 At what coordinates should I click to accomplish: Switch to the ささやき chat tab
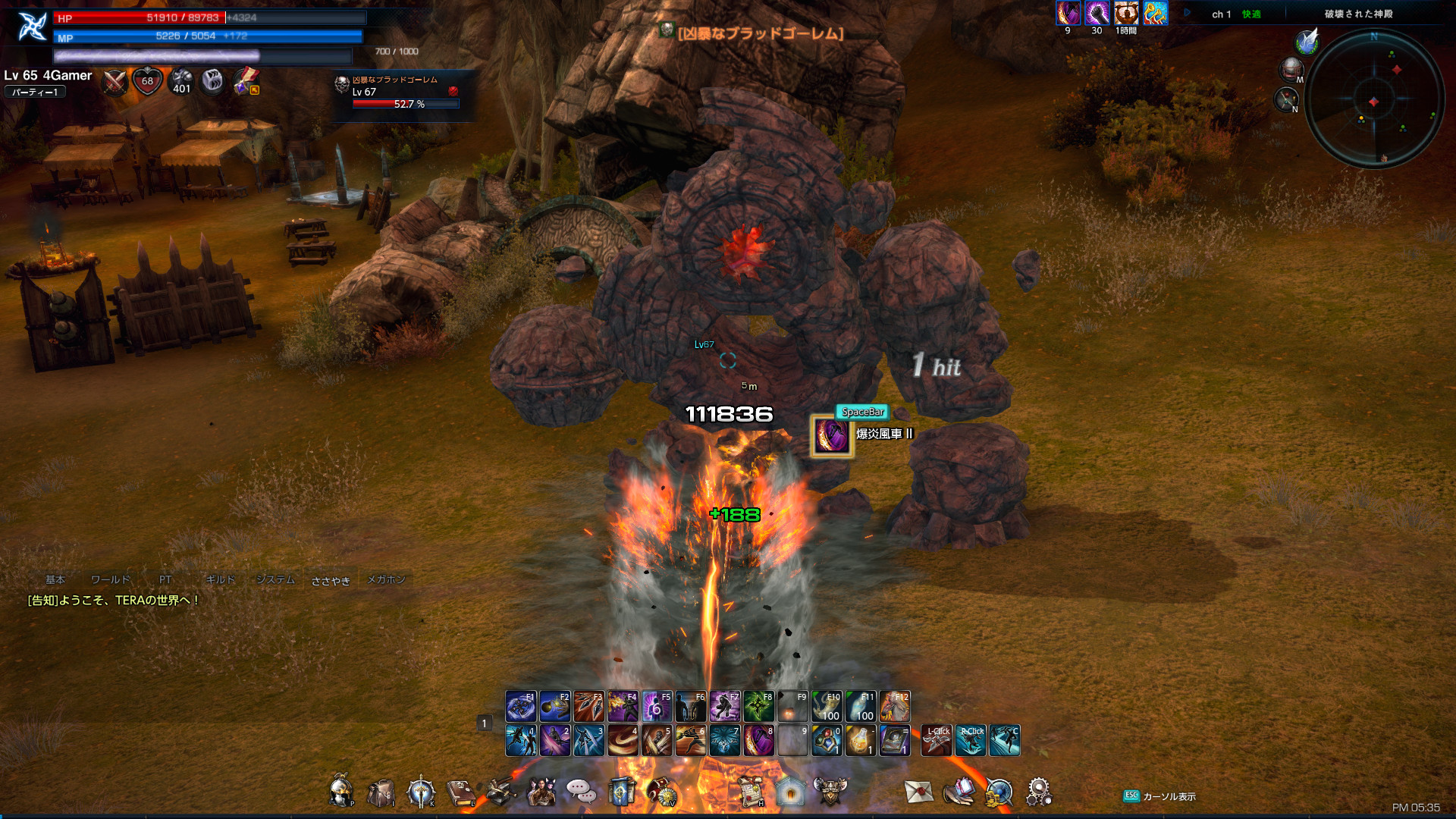[x=331, y=581]
